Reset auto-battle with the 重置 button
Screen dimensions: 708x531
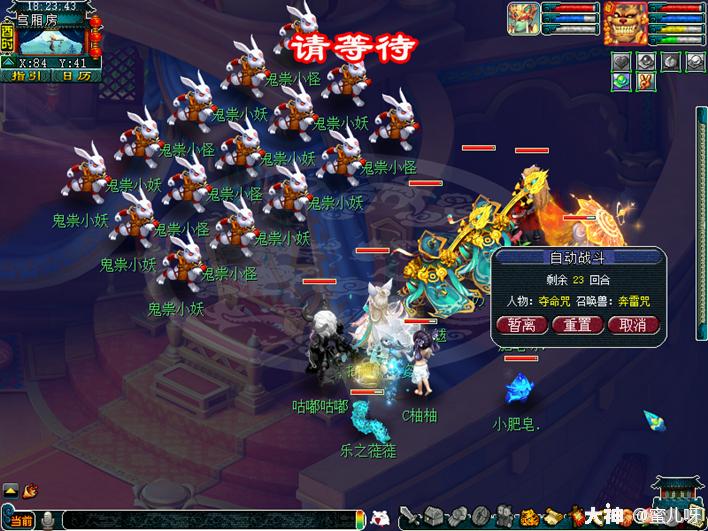tap(578, 325)
